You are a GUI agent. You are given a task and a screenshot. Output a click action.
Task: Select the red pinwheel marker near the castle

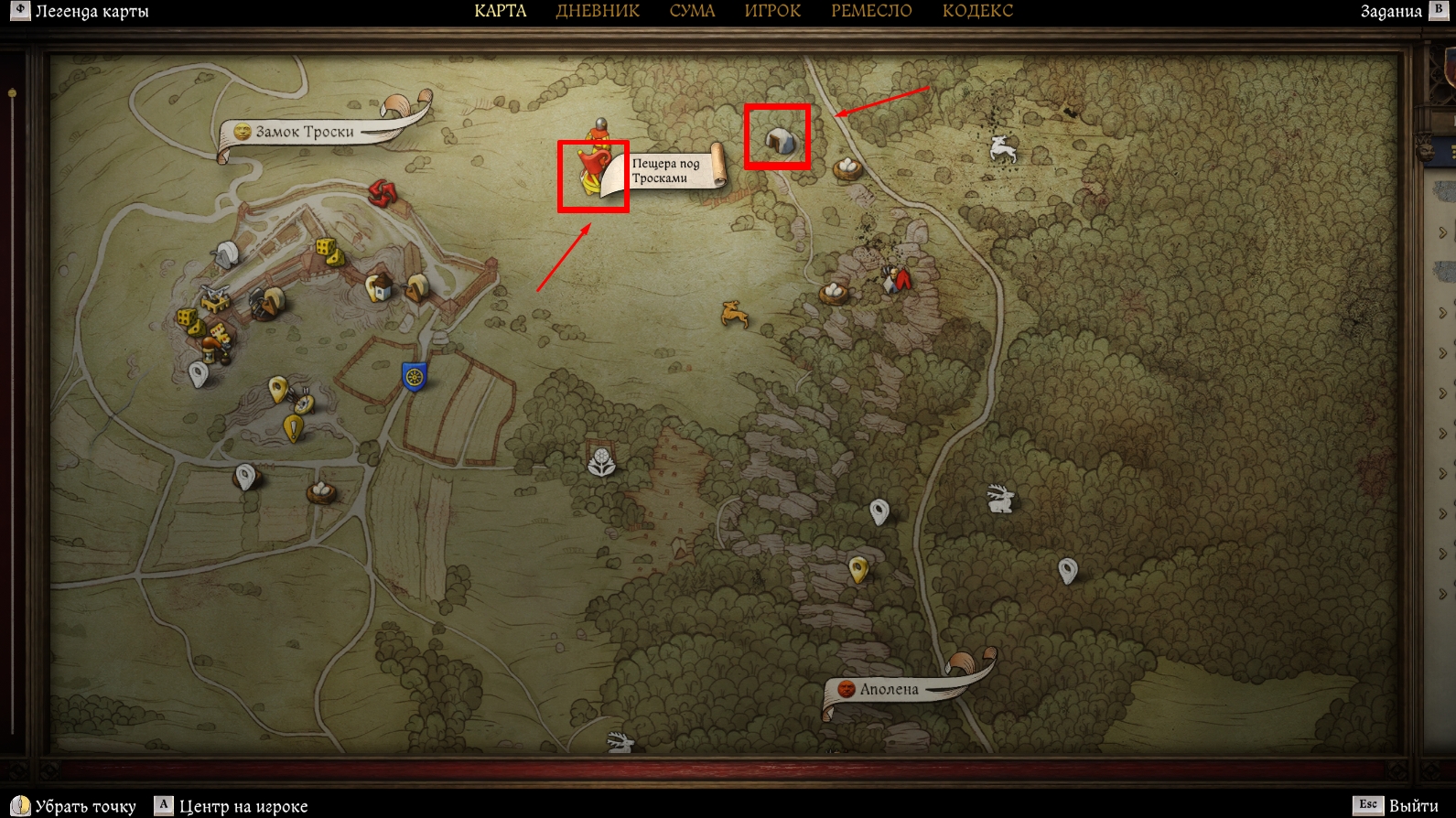click(x=381, y=192)
